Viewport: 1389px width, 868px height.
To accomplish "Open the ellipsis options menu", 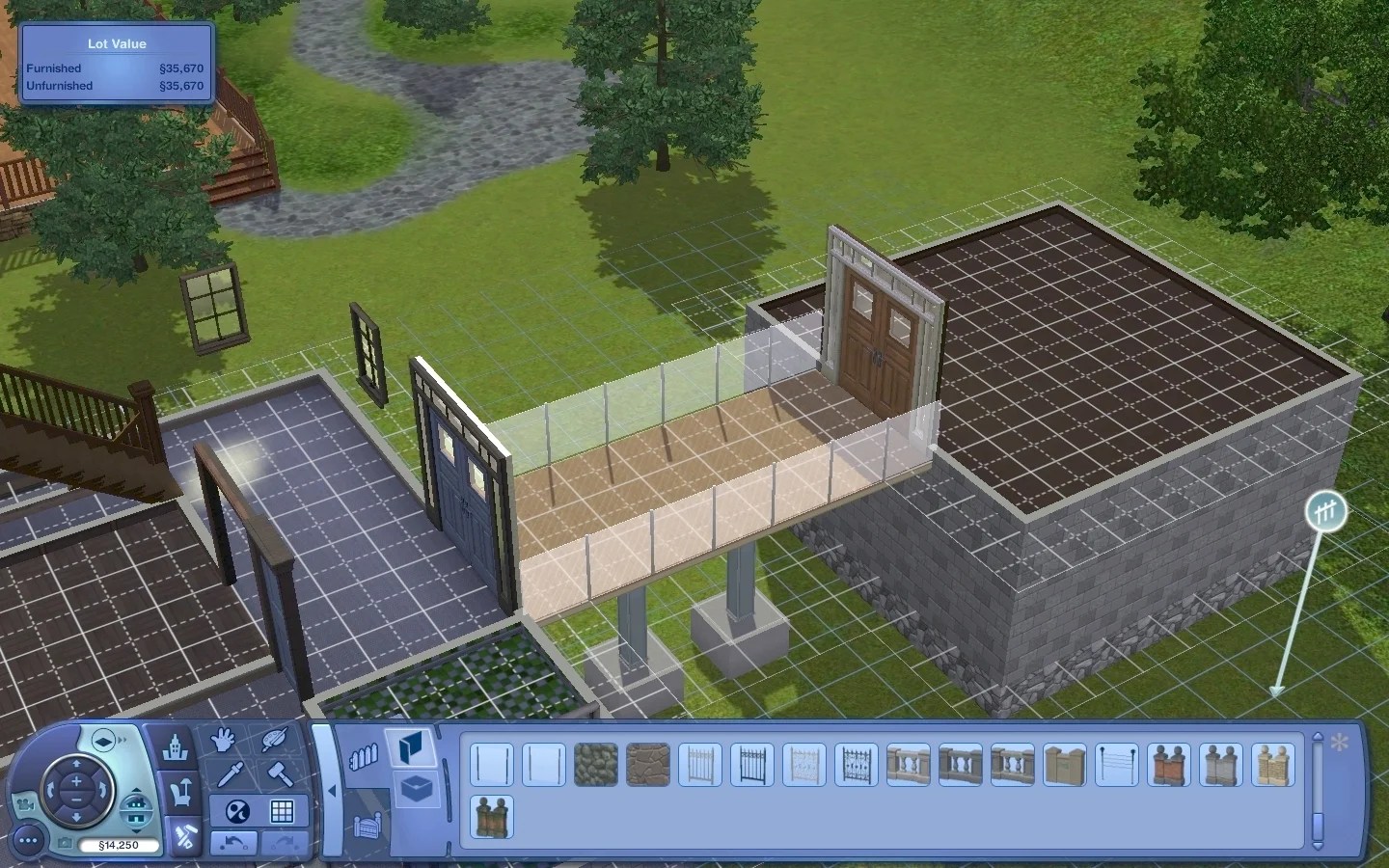I will point(28,840).
